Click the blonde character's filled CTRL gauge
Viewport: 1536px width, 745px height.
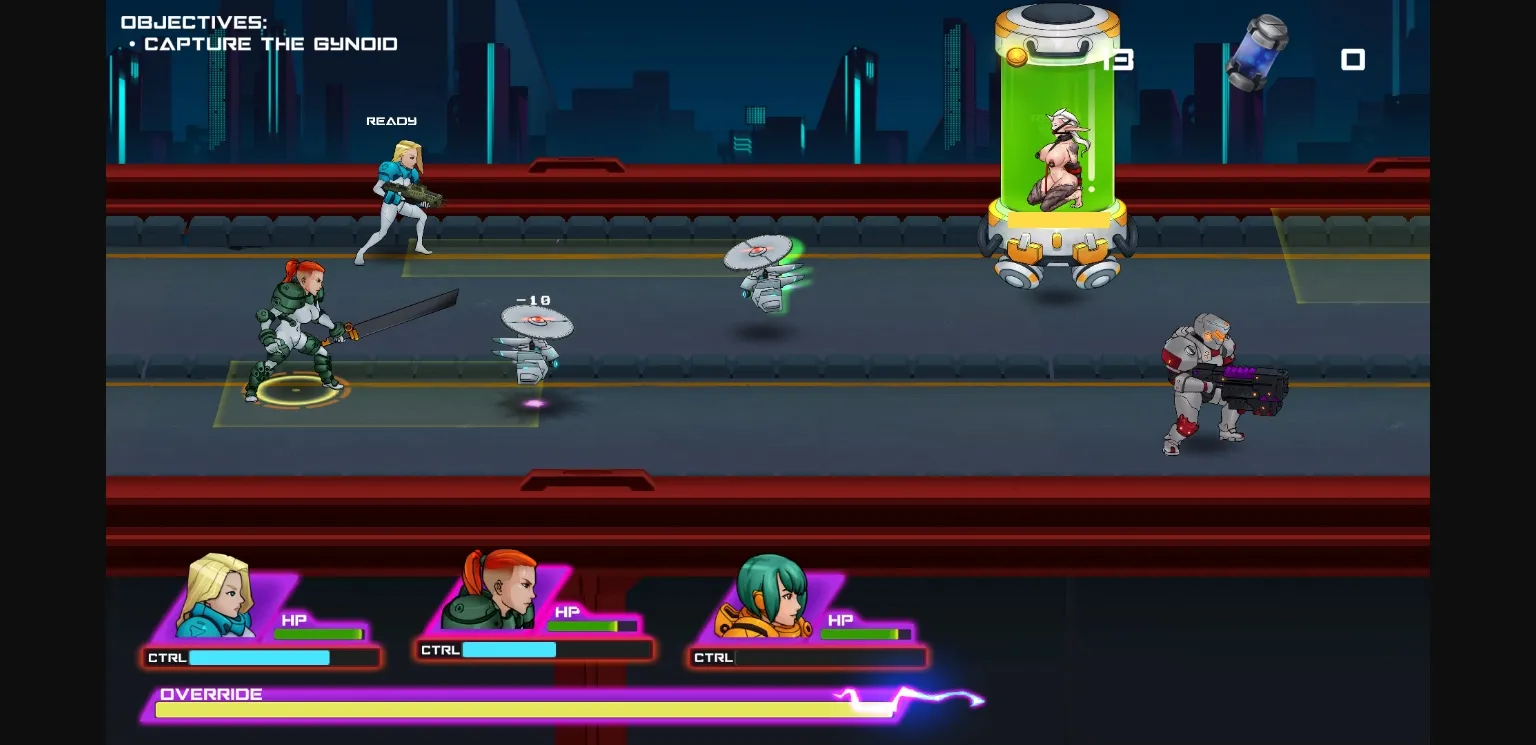(258, 657)
